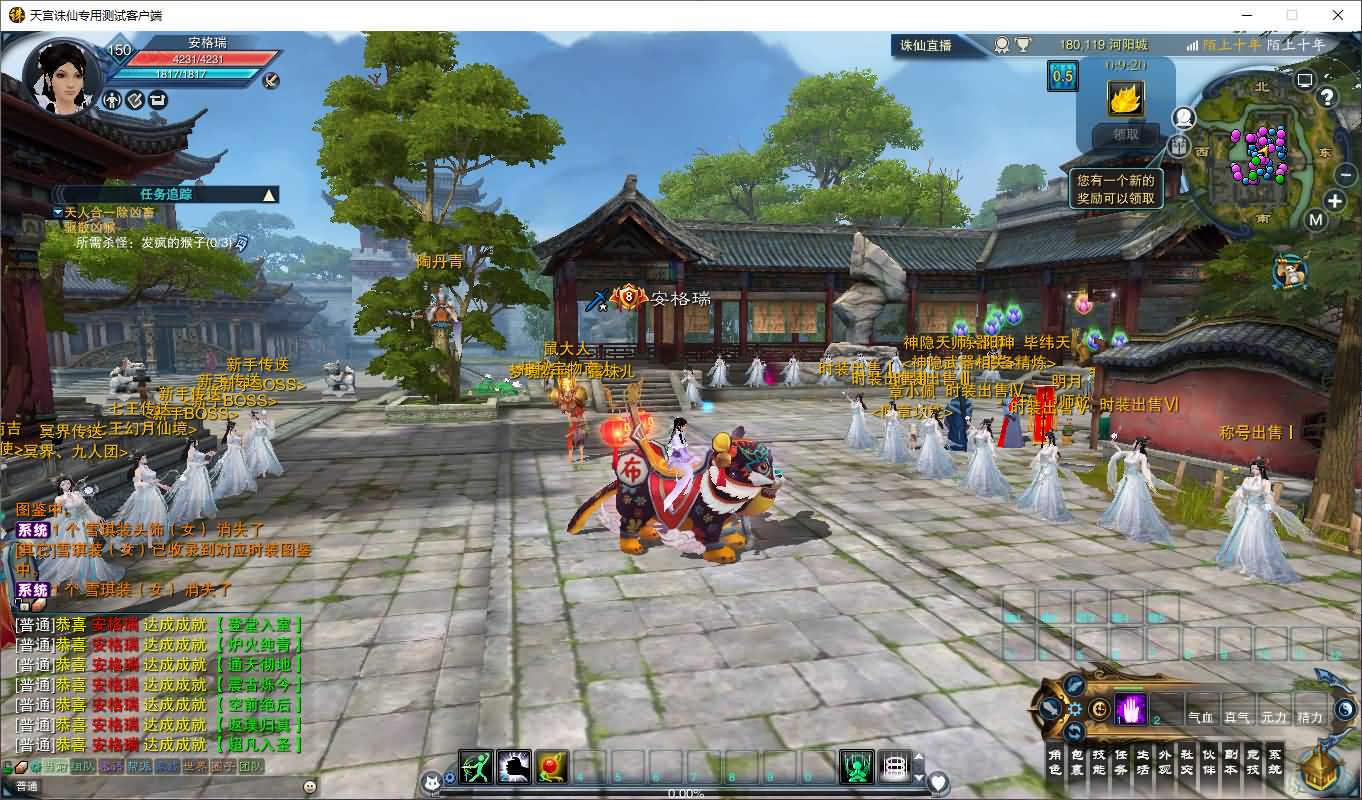Collapse the 任务追踪 quest tracker
The height and width of the screenshot is (800, 1362).
coord(268,195)
